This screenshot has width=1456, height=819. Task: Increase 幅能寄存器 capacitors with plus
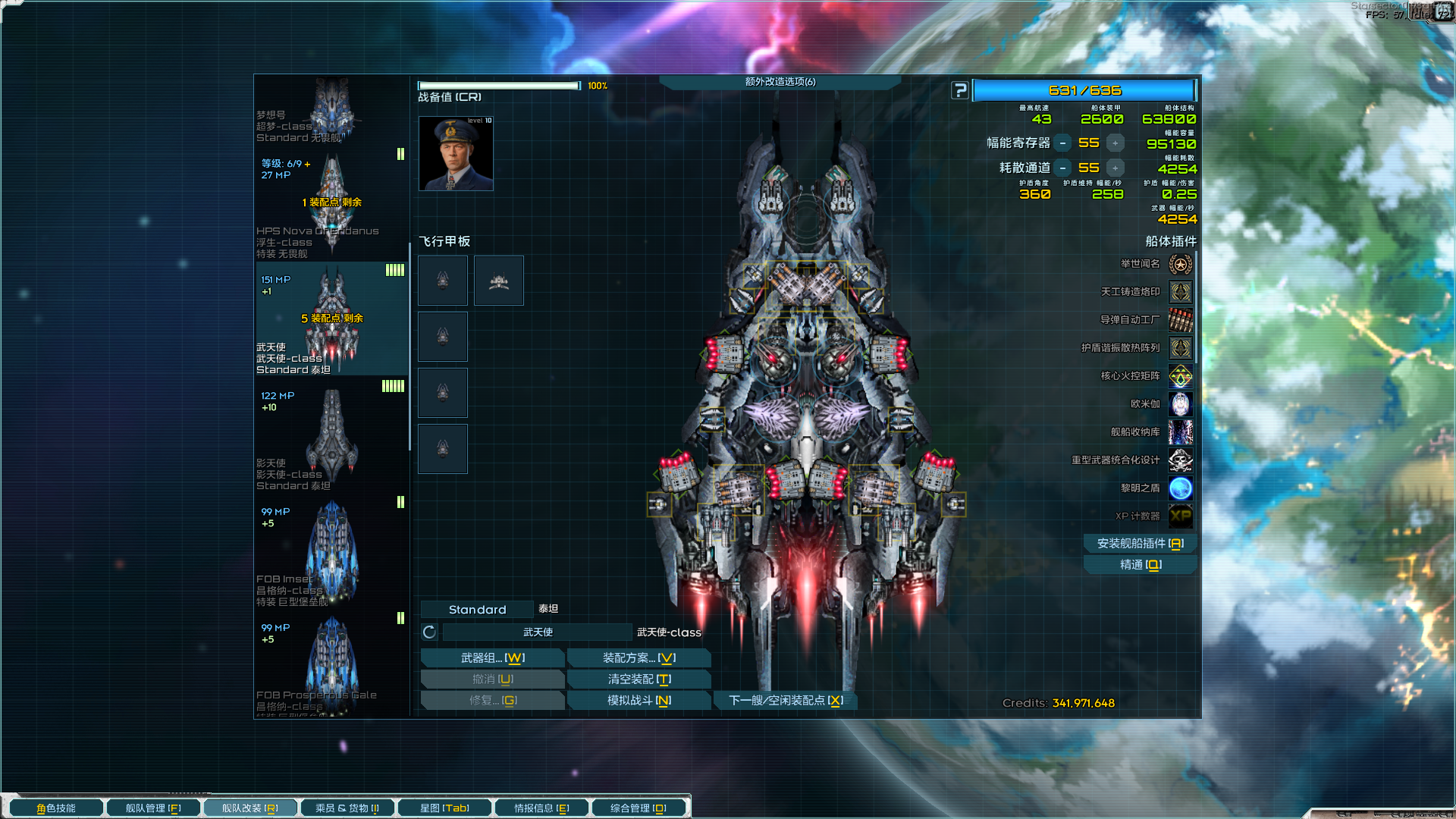point(1115,143)
